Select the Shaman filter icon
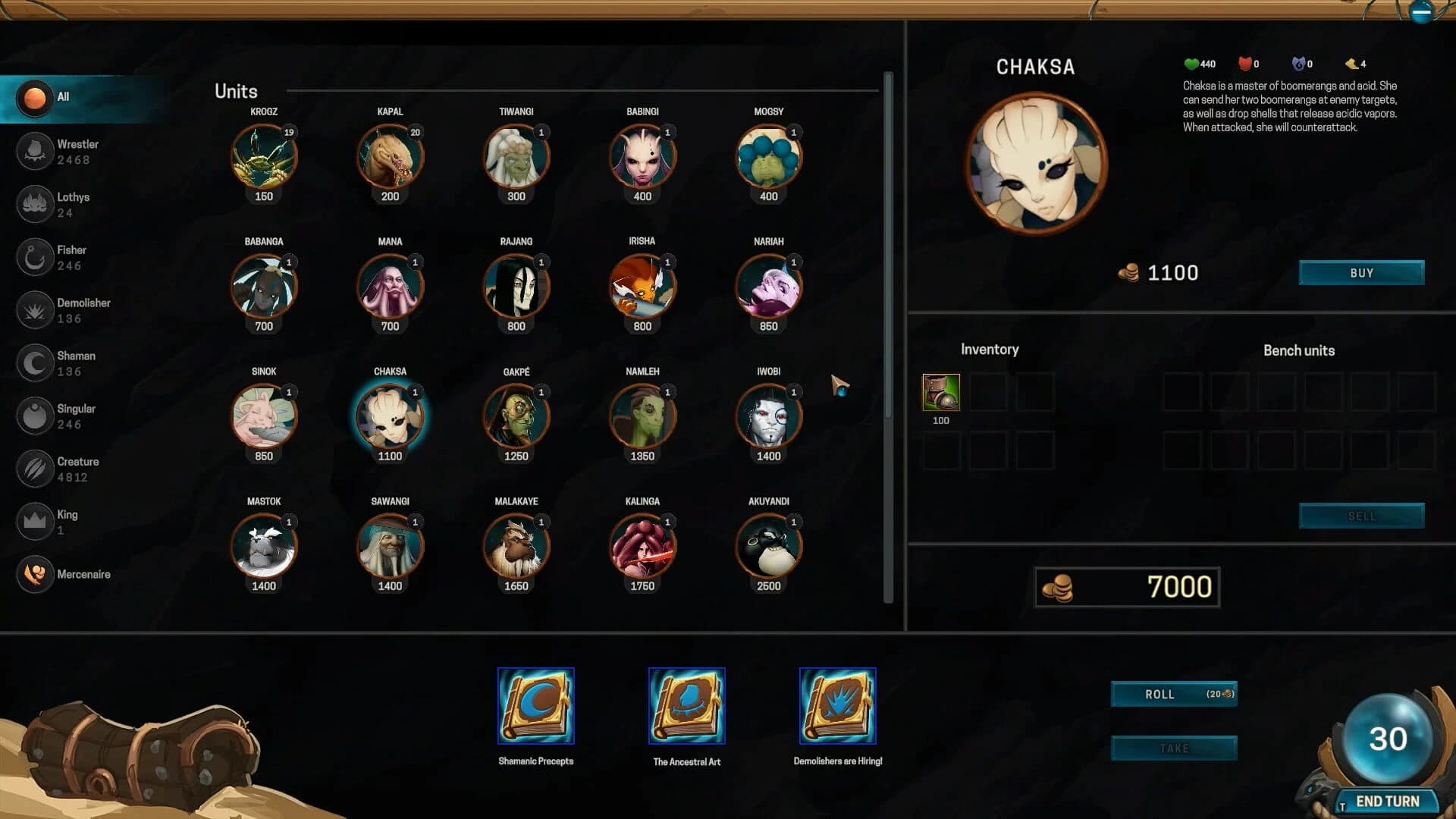 (35, 362)
